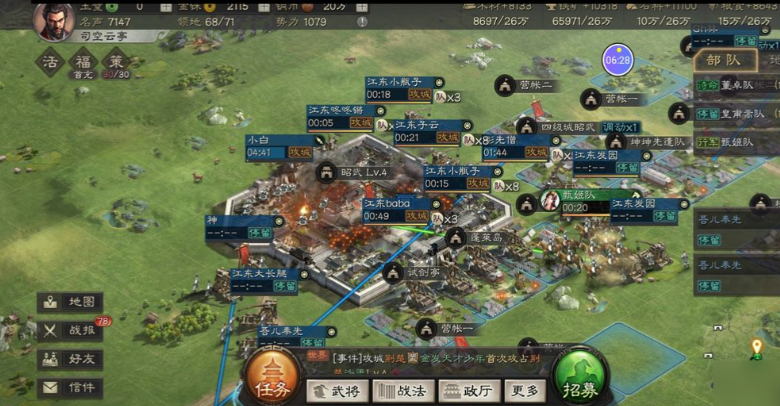Select the 皇甫嵩队 troop row

[x=736, y=114]
